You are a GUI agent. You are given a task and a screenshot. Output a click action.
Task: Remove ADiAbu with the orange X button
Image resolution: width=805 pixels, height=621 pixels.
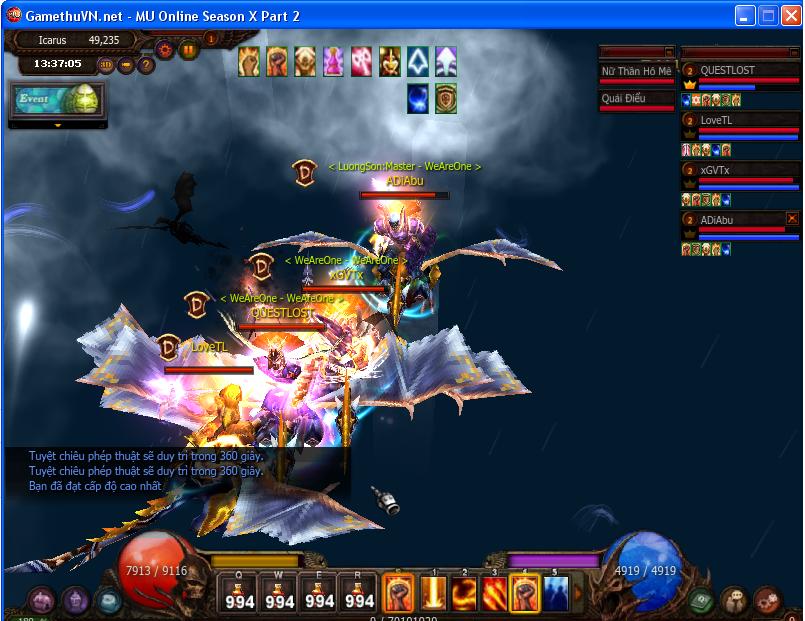point(792,218)
